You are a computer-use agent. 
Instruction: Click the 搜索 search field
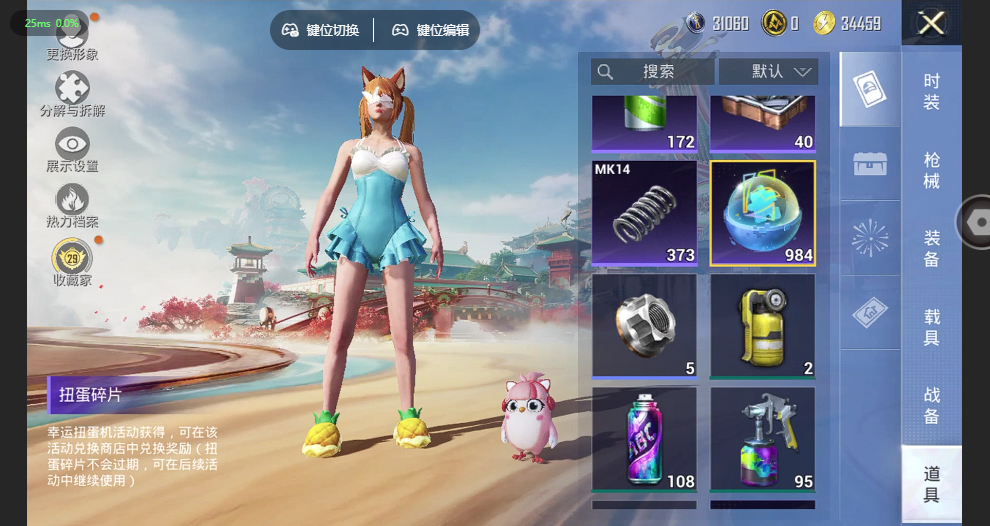(652, 72)
